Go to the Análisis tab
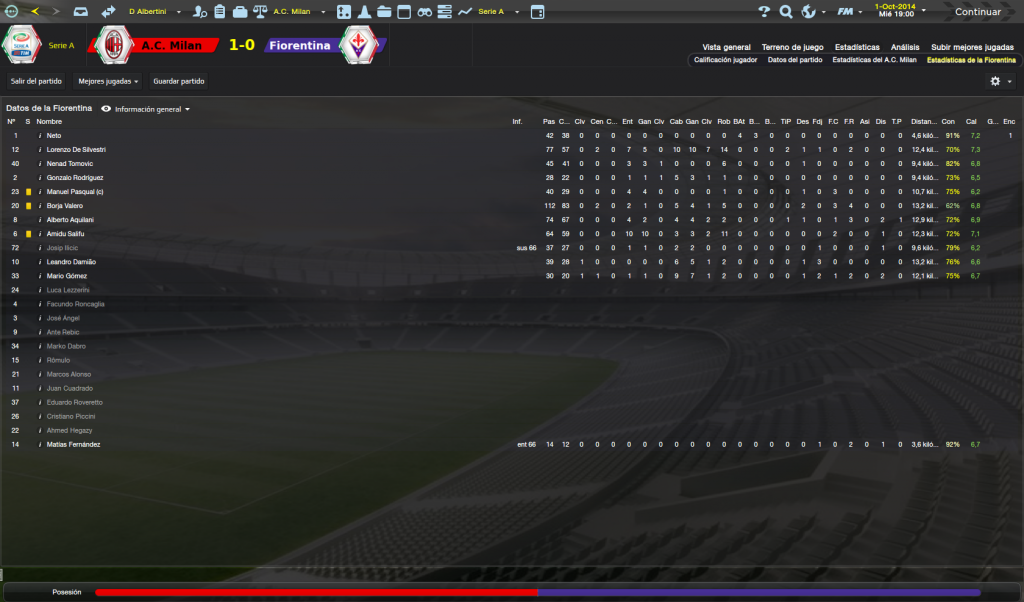Screen dimensions: 1024x602 pyautogui.click(x=905, y=47)
